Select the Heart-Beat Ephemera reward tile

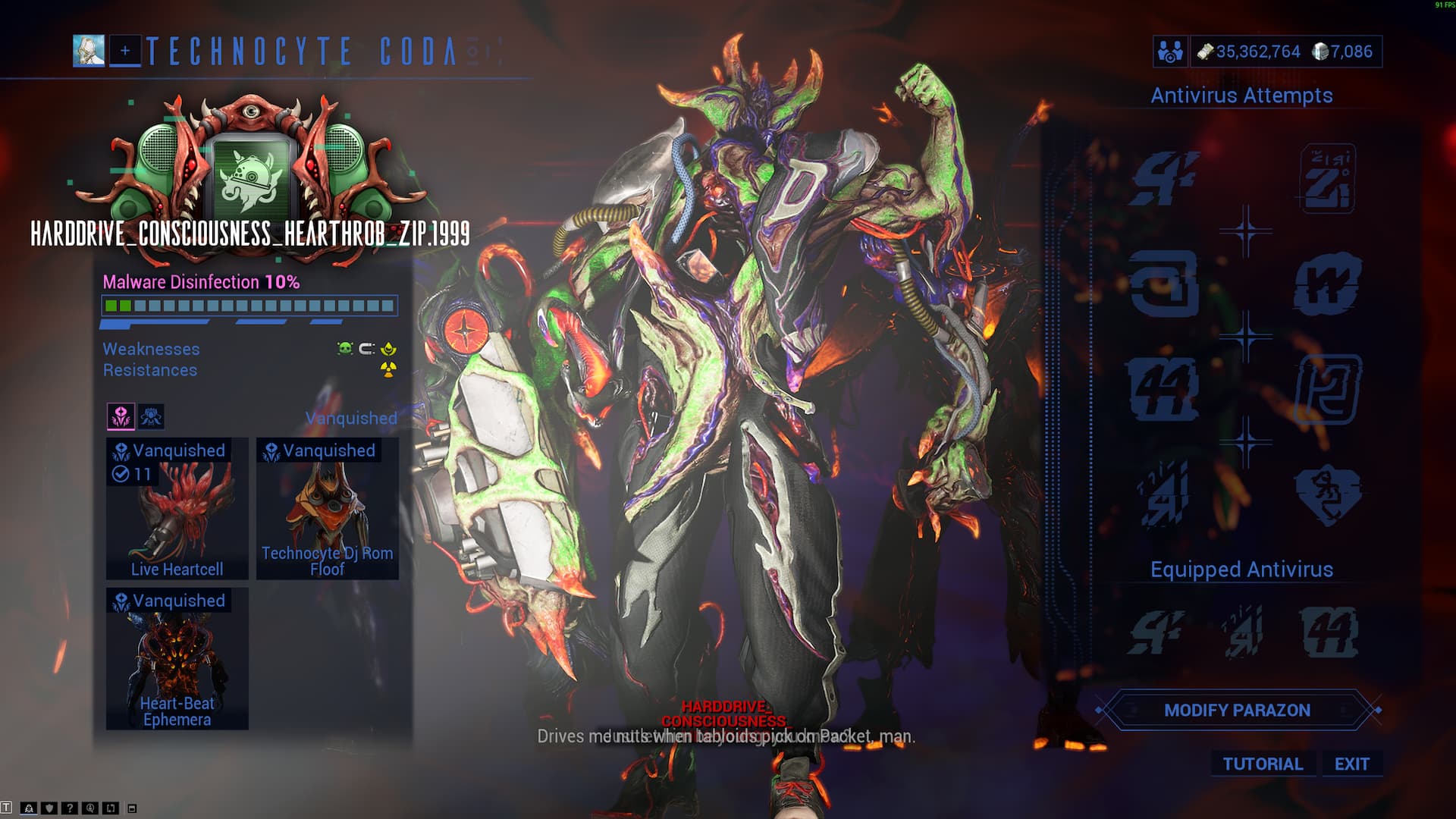177,658
